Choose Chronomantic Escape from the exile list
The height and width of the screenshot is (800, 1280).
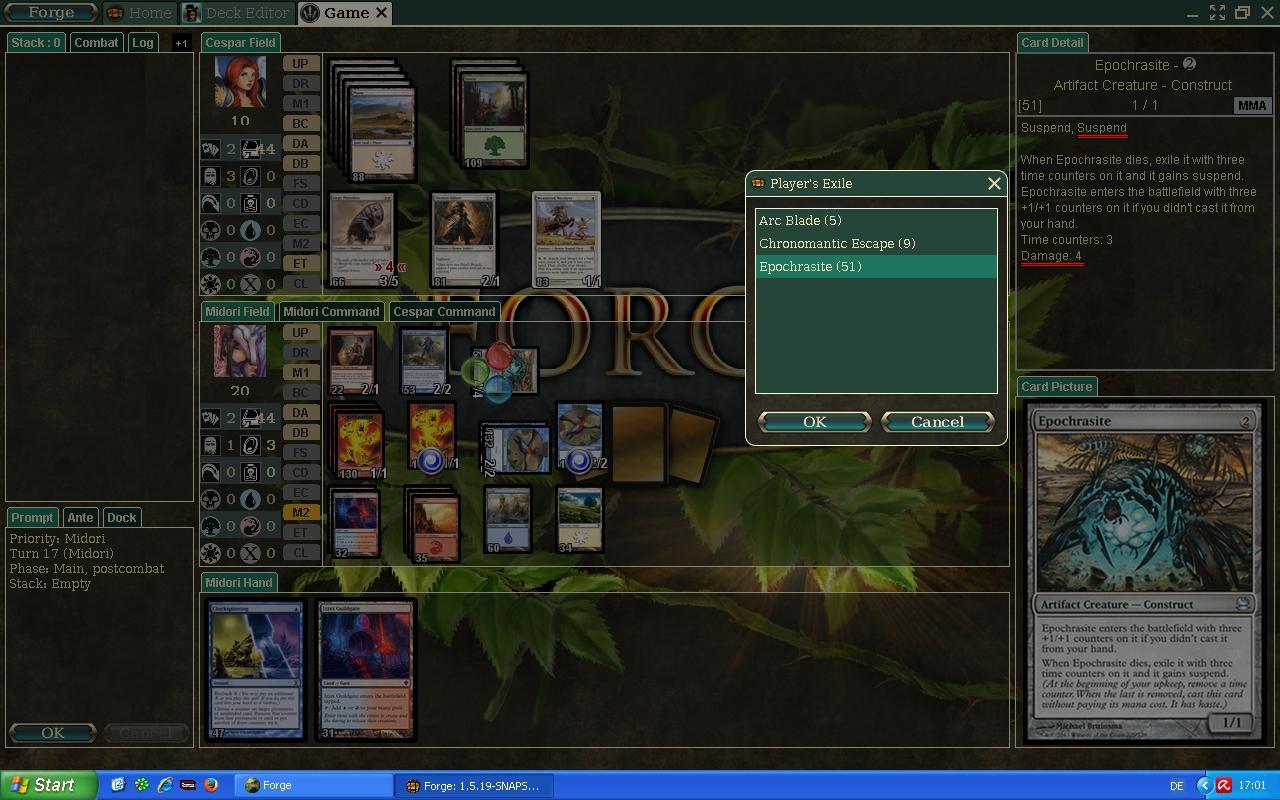[x=836, y=243]
